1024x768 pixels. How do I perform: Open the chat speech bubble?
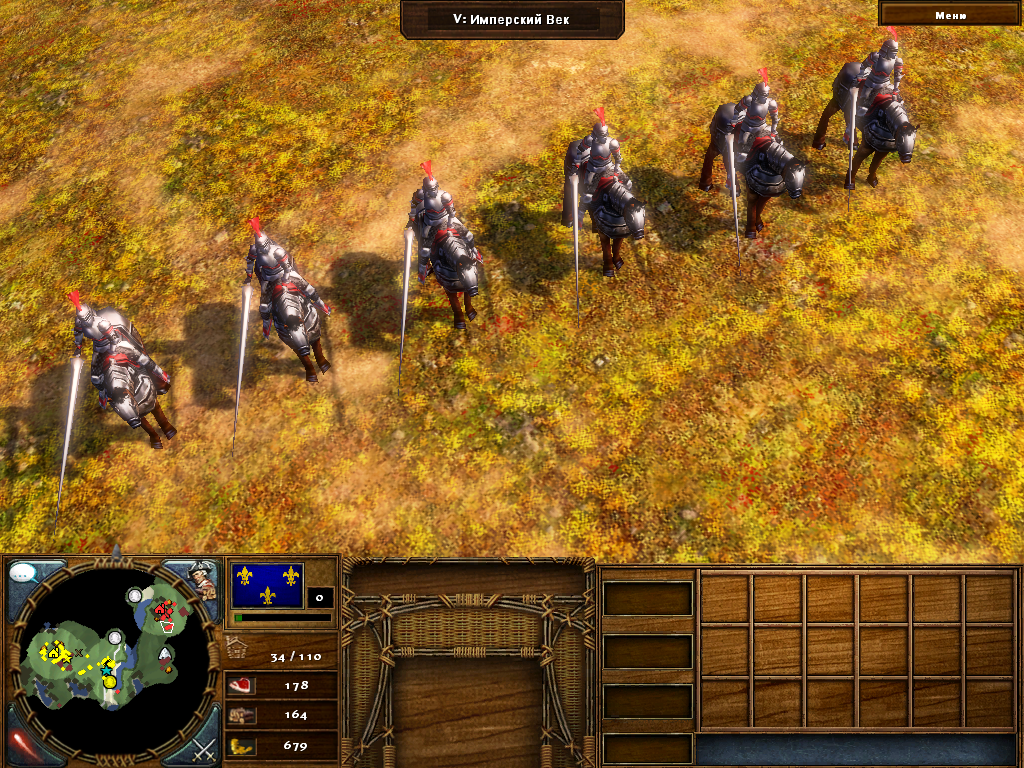(24, 575)
